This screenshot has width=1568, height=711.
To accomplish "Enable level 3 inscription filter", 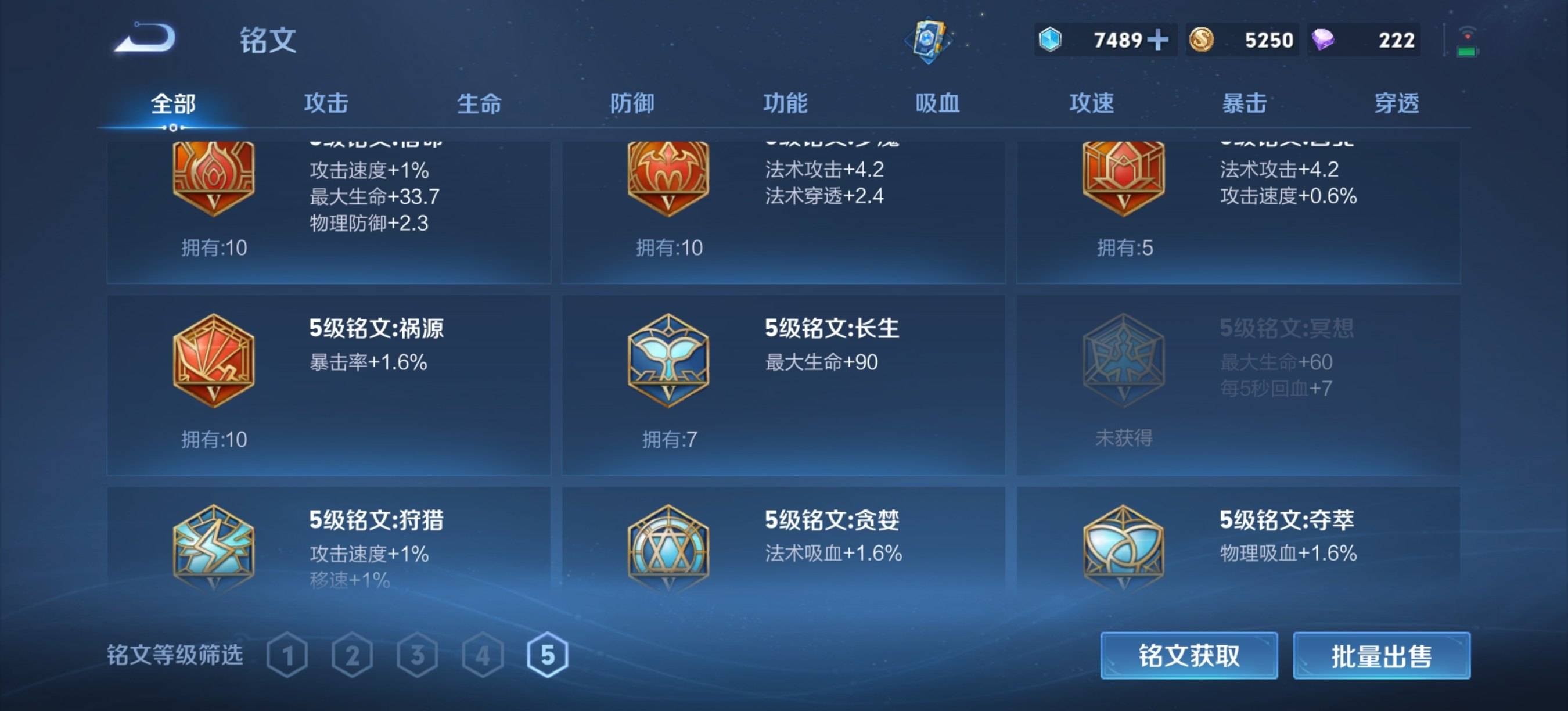I will pyautogui.click(x=418, y=655).
